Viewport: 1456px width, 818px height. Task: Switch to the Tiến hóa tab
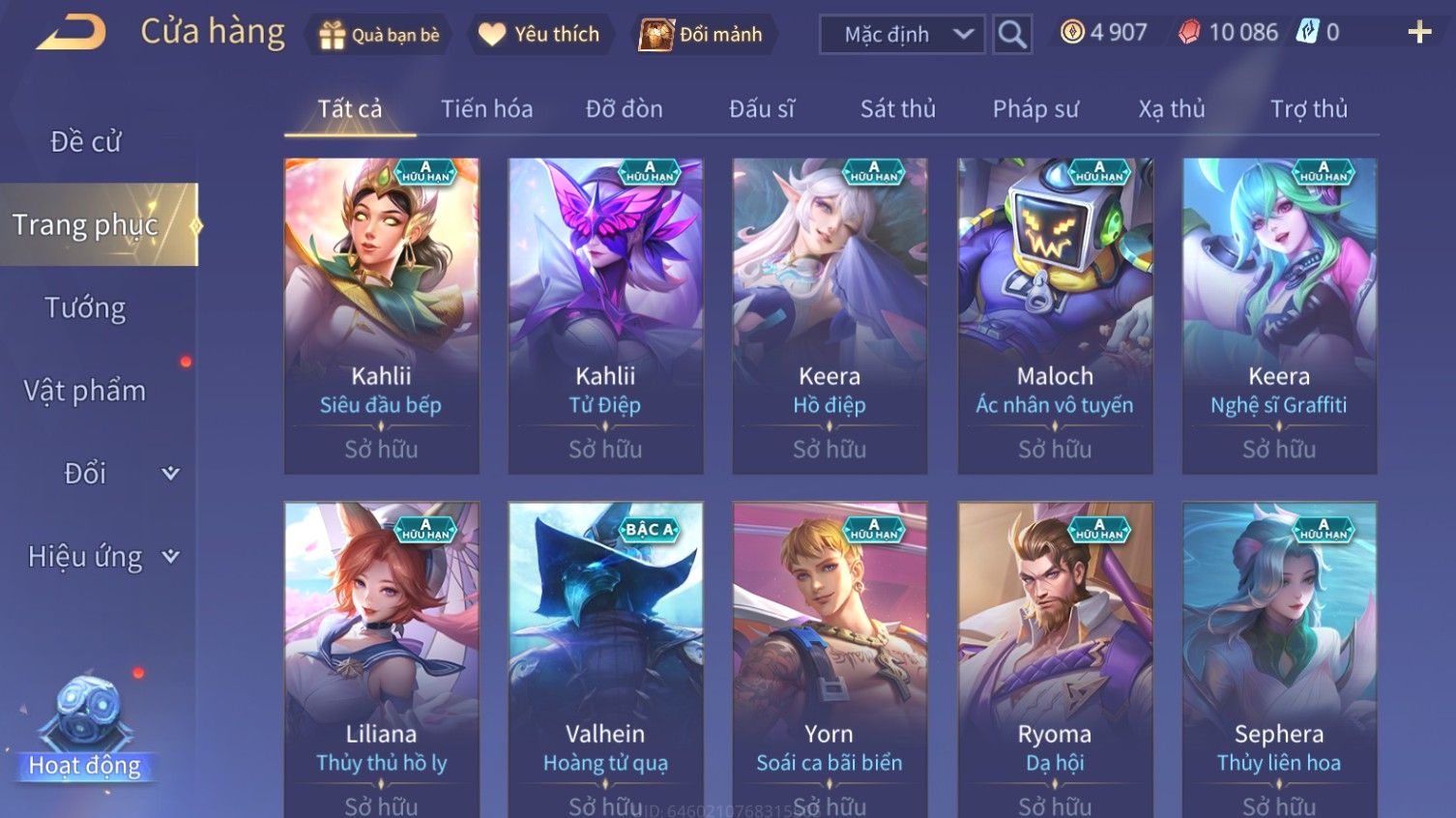(486, 109)
